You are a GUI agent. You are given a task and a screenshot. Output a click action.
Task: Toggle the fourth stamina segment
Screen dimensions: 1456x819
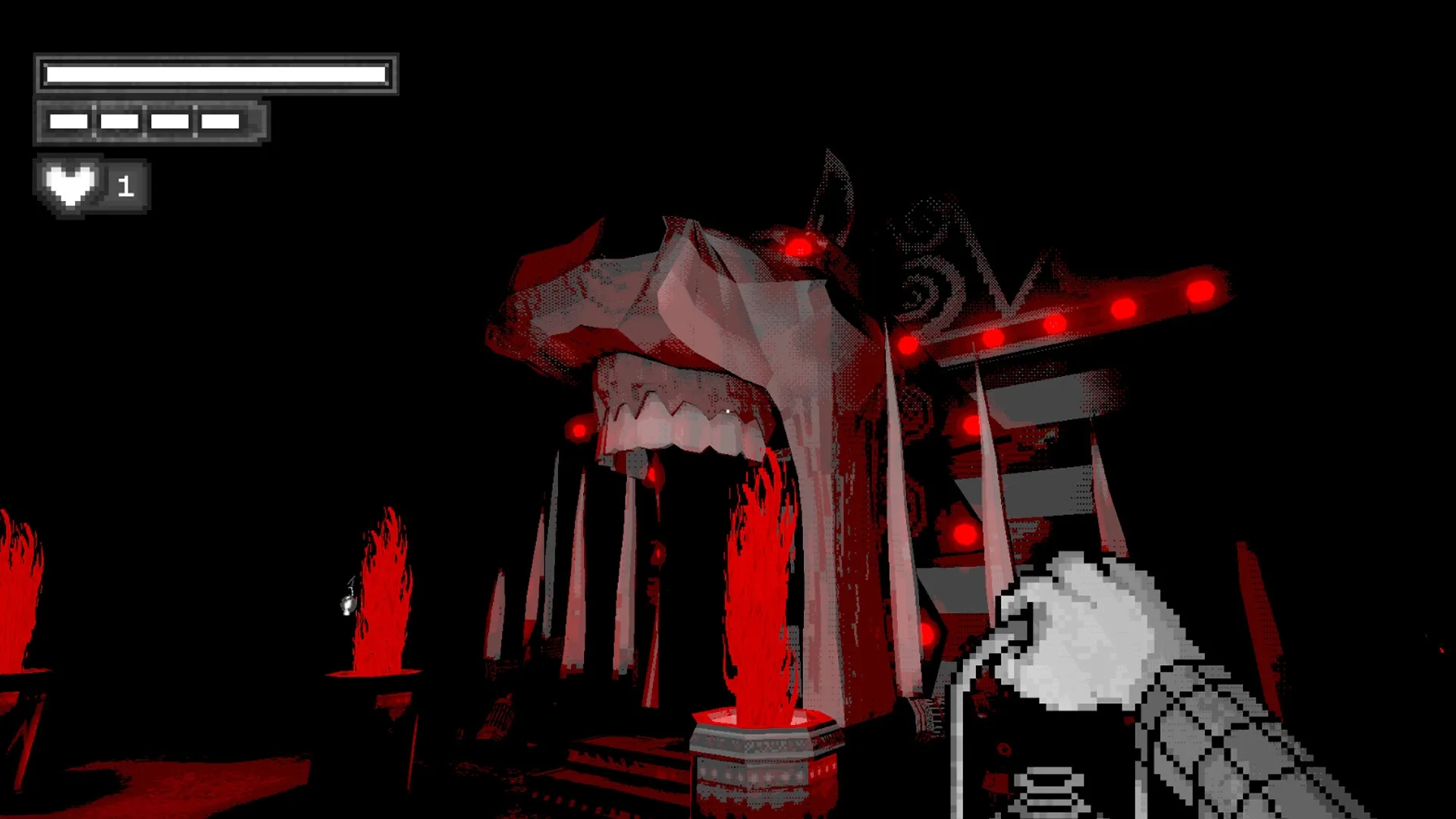tap(220, 119)
